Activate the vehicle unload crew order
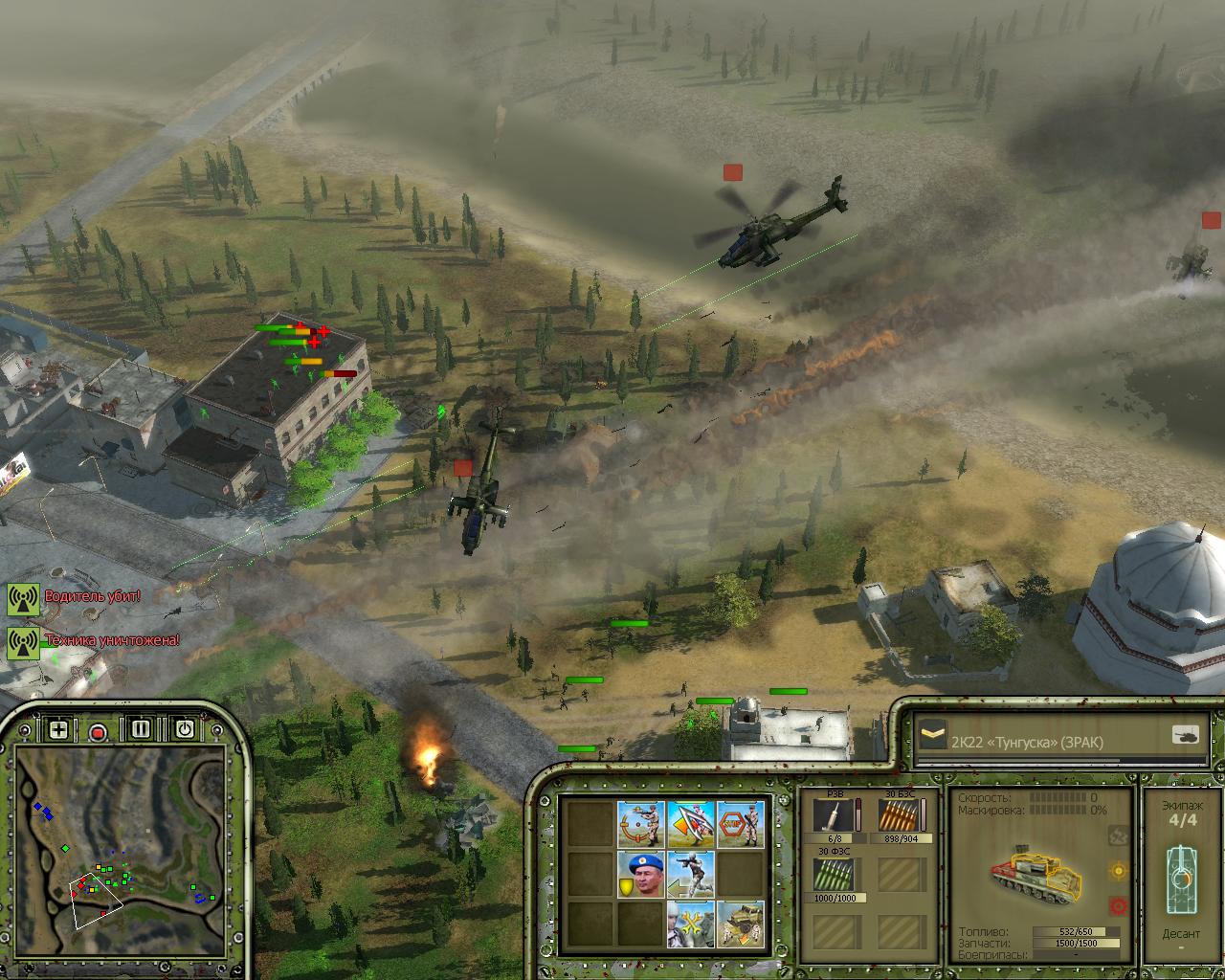 coord(741,924)
